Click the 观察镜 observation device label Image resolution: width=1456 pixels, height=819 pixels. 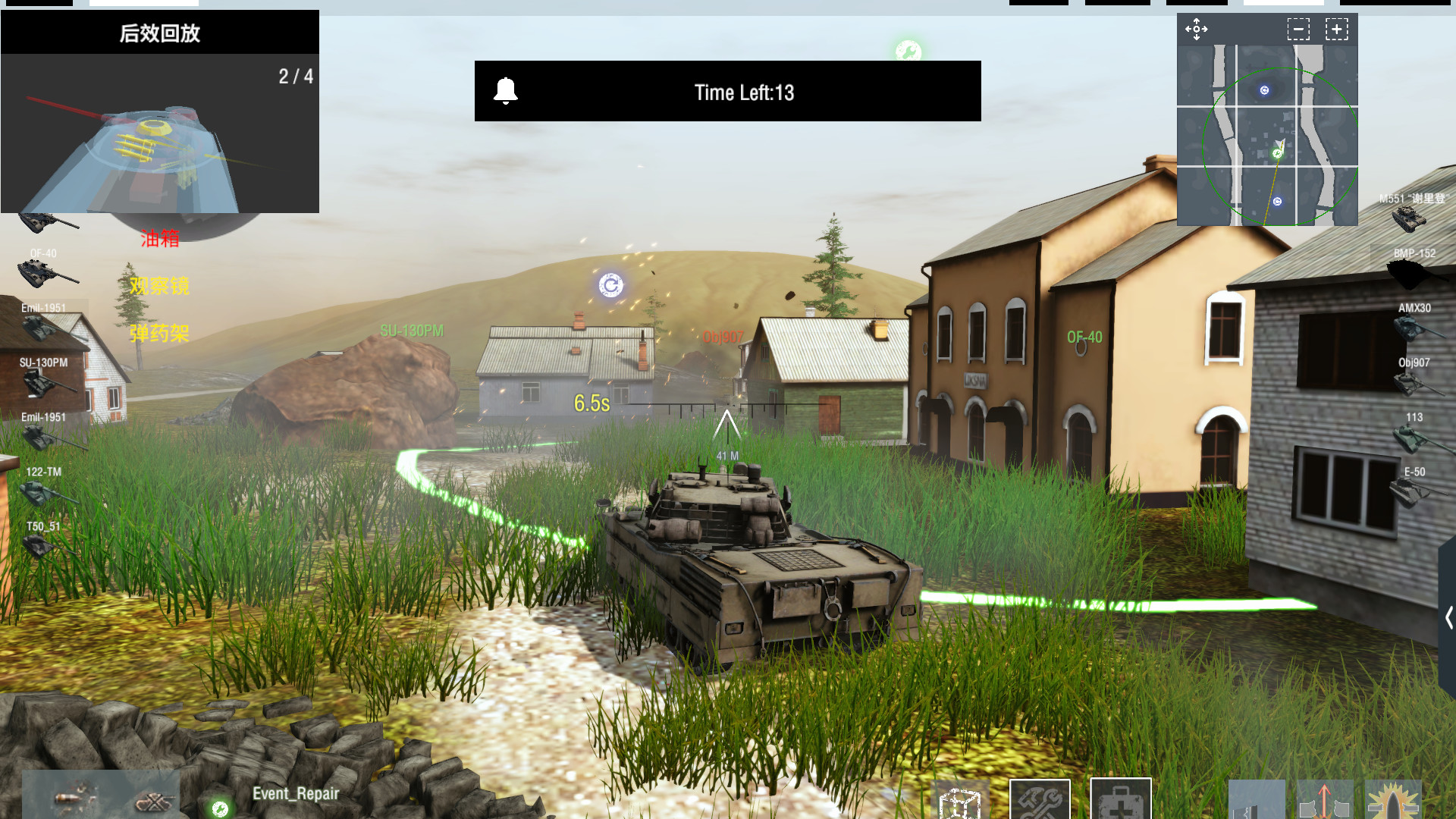(160, 287)
